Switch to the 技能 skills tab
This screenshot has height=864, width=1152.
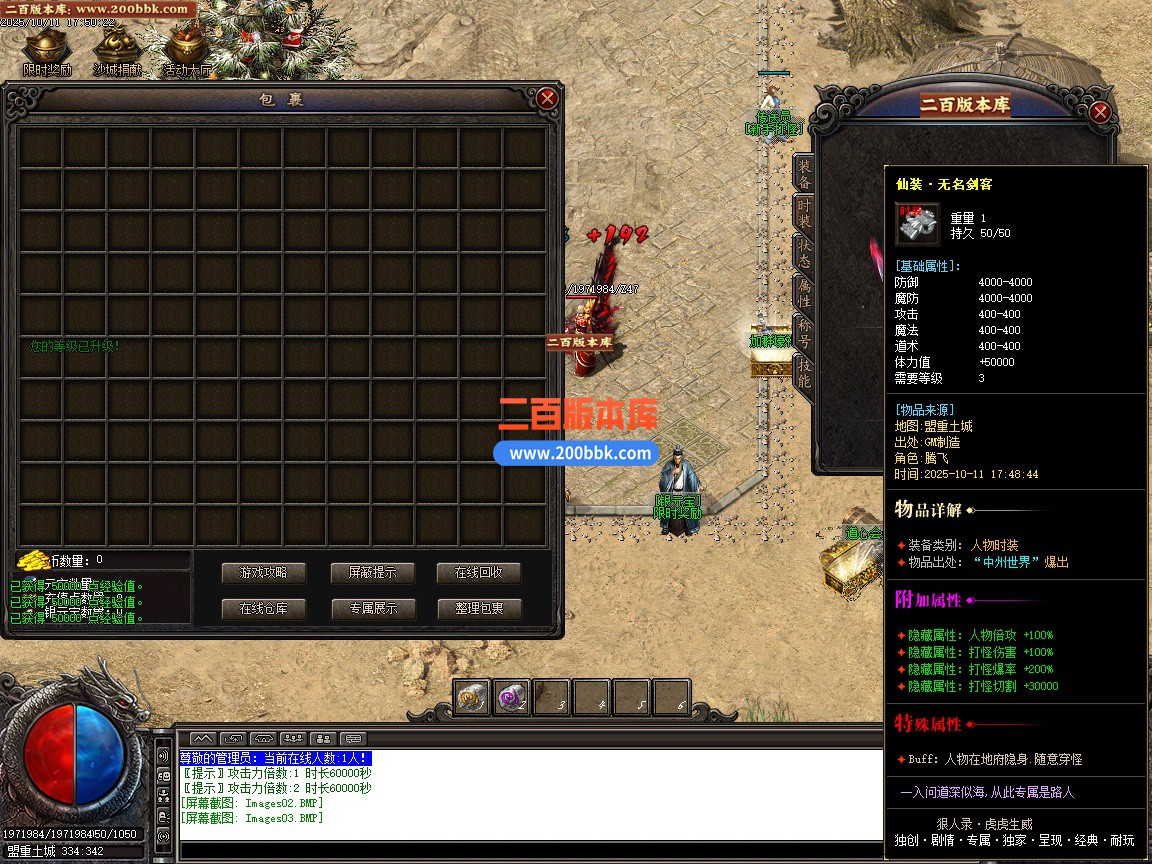coord(804,371)
